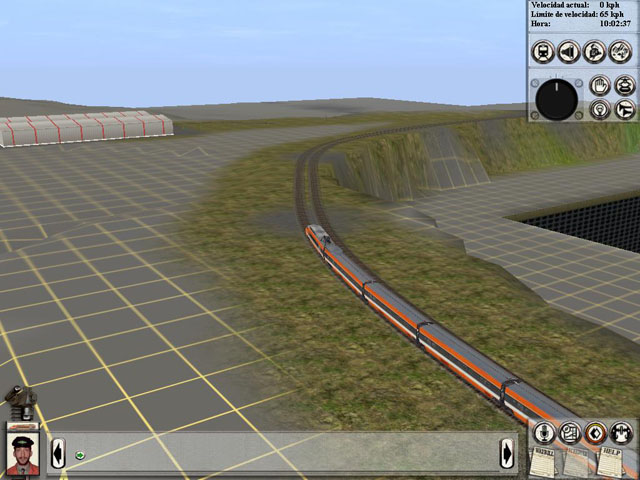Open the map view icon
This screenshot has height=480, width=640.
point(569,433)
